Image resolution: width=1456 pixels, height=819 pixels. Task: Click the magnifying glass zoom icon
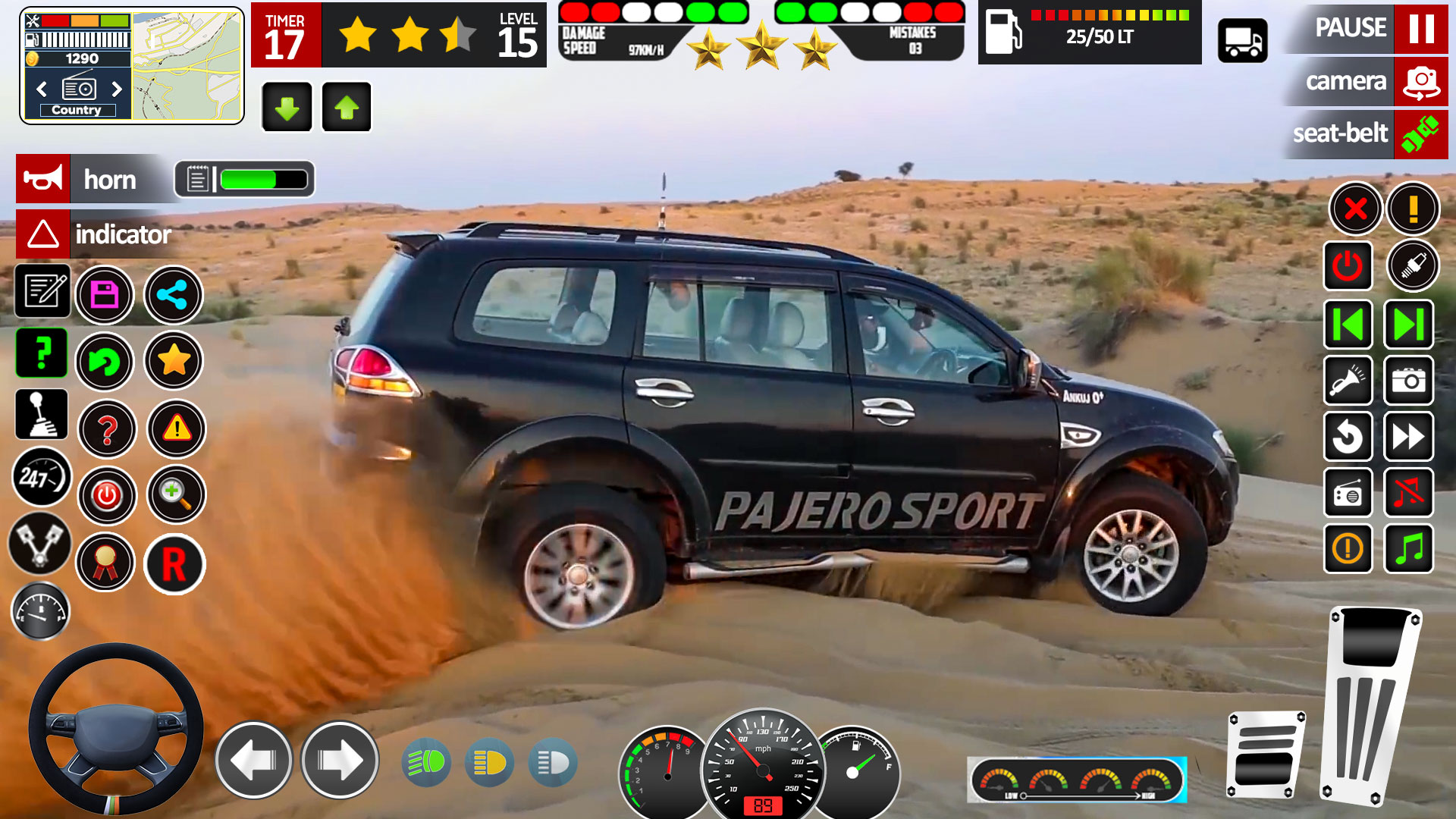(x=176, y=494)
